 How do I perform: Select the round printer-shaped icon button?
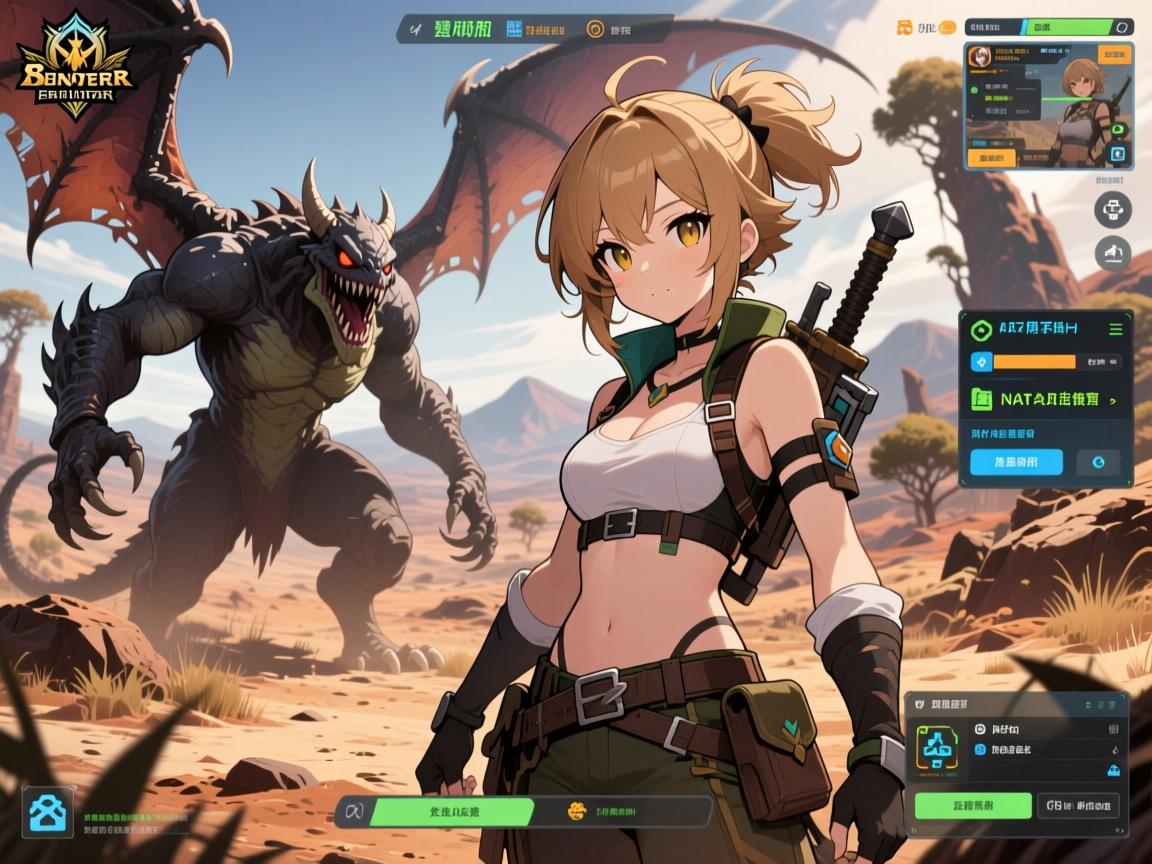(x=1112, y=211)
